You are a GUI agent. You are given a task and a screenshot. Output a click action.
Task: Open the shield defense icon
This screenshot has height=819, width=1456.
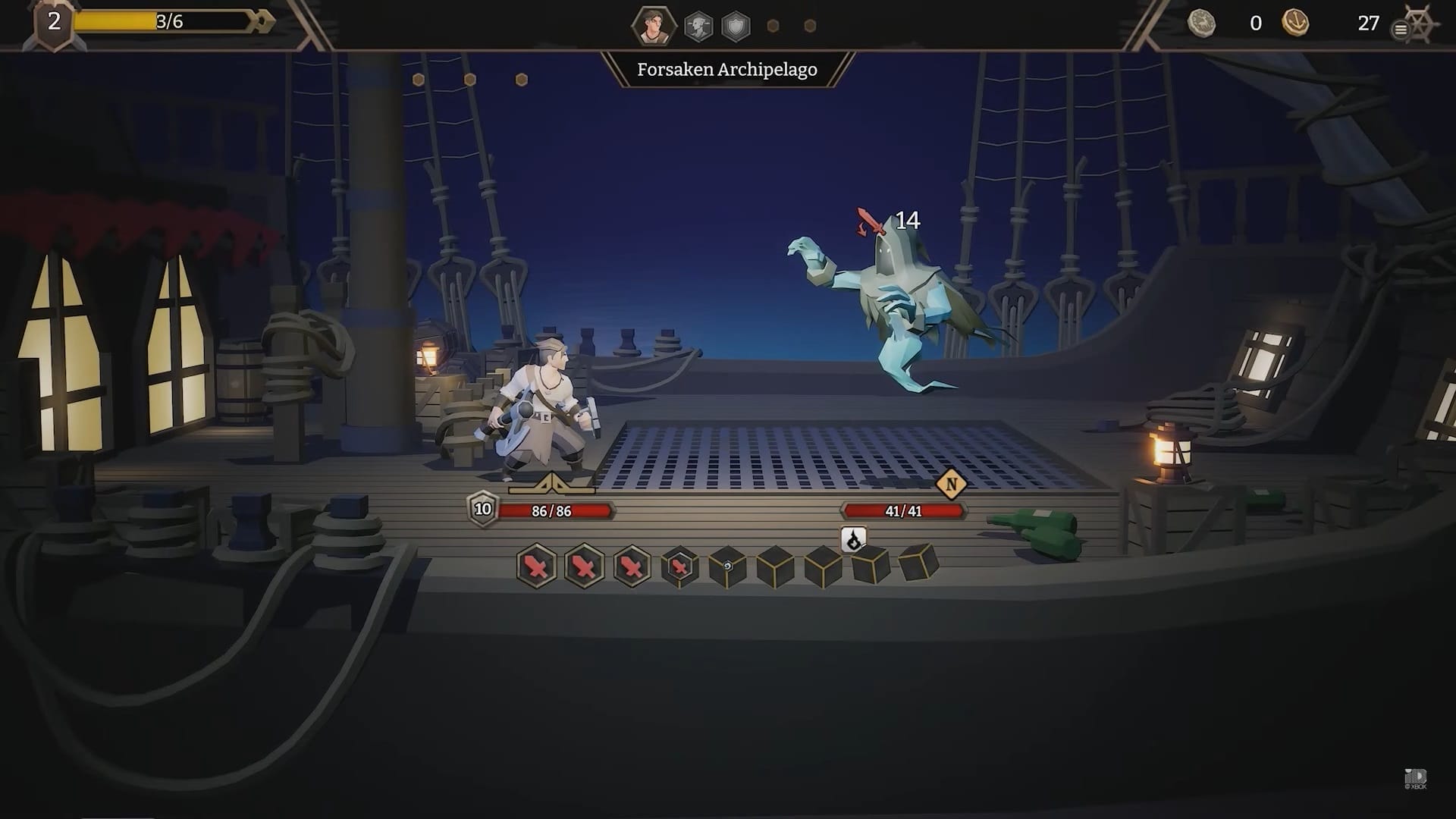(x=736, y=25)
